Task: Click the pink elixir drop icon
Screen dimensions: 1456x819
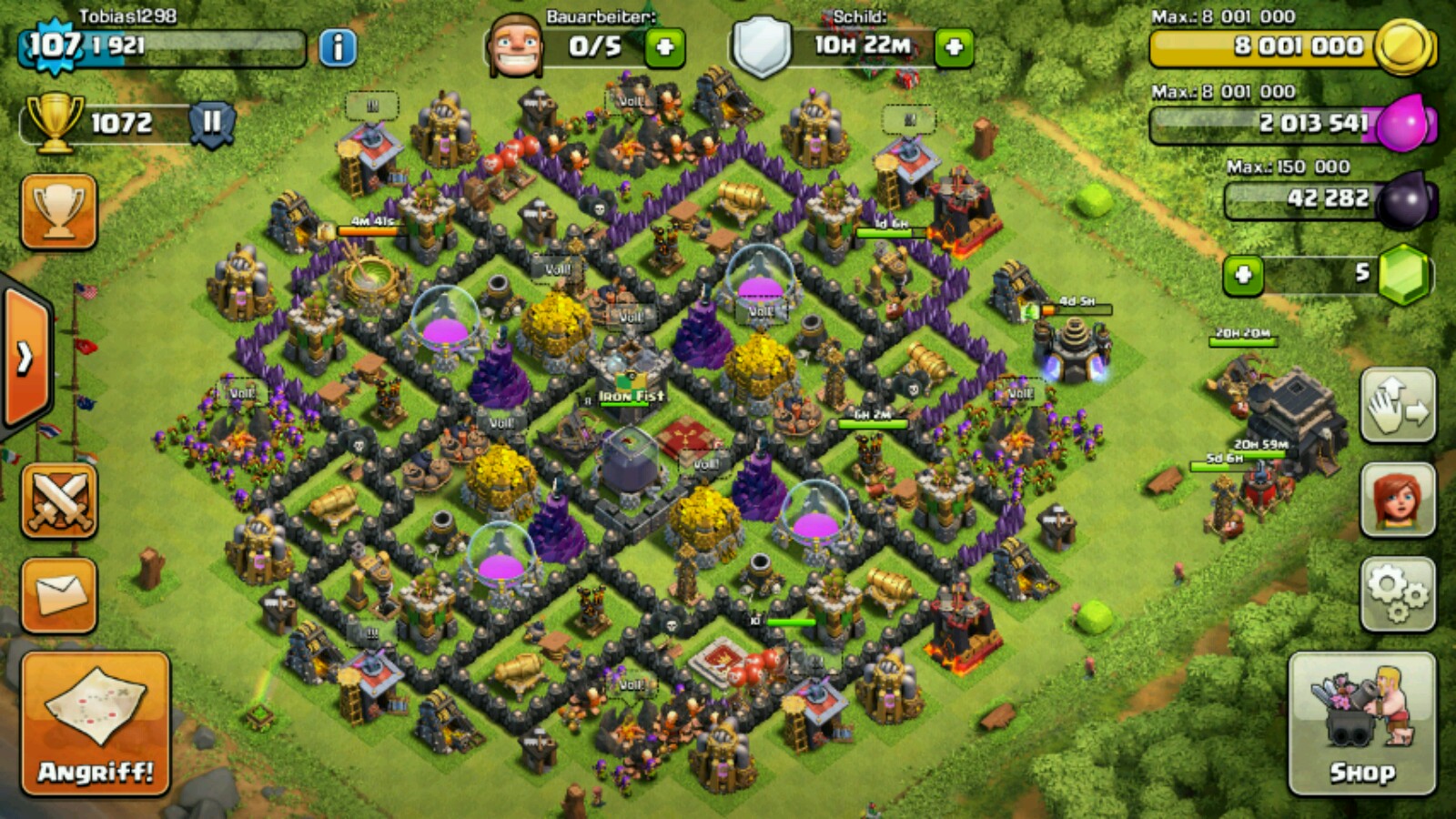Action: click(x=1402, y=124)
